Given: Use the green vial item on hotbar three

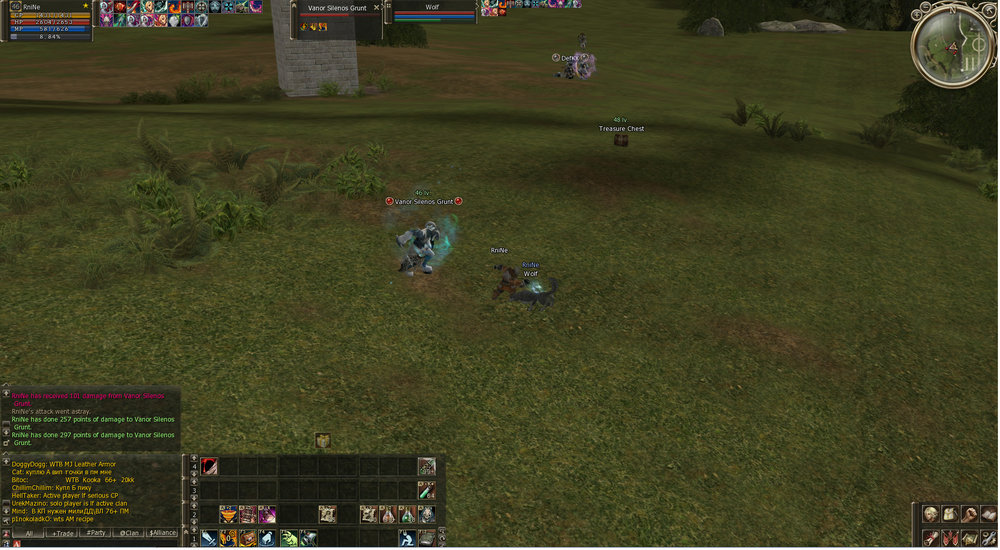Looking at the screenshot, I should (x=427, y=490).
